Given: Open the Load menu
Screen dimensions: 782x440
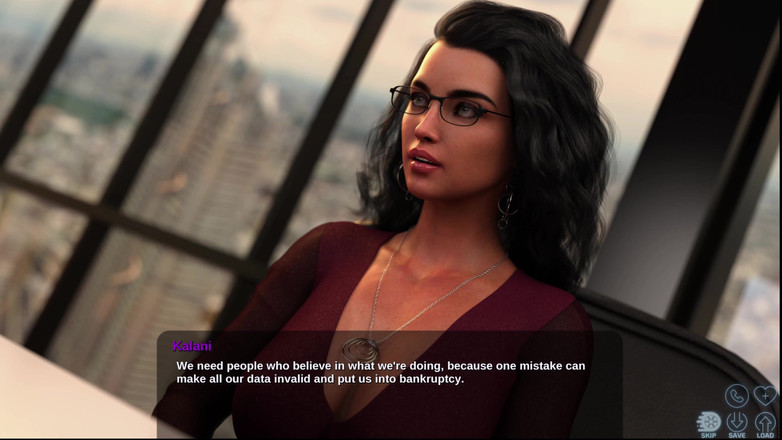Looking at the screenshot, I should pyautogui.click(x=765, y=423).
